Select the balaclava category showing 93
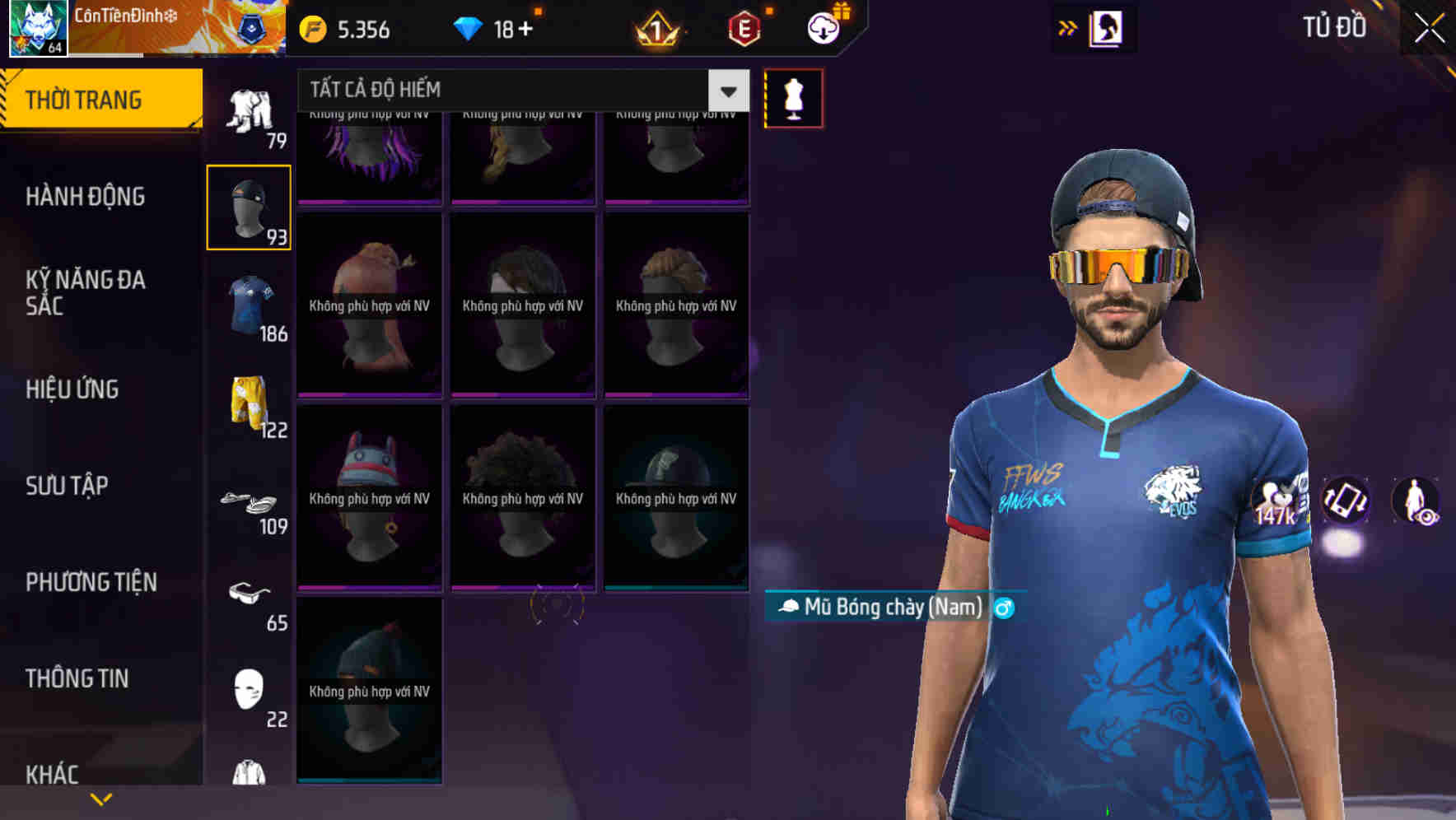The height and width of the screenshot is (820, 1456). coord(249,206)
